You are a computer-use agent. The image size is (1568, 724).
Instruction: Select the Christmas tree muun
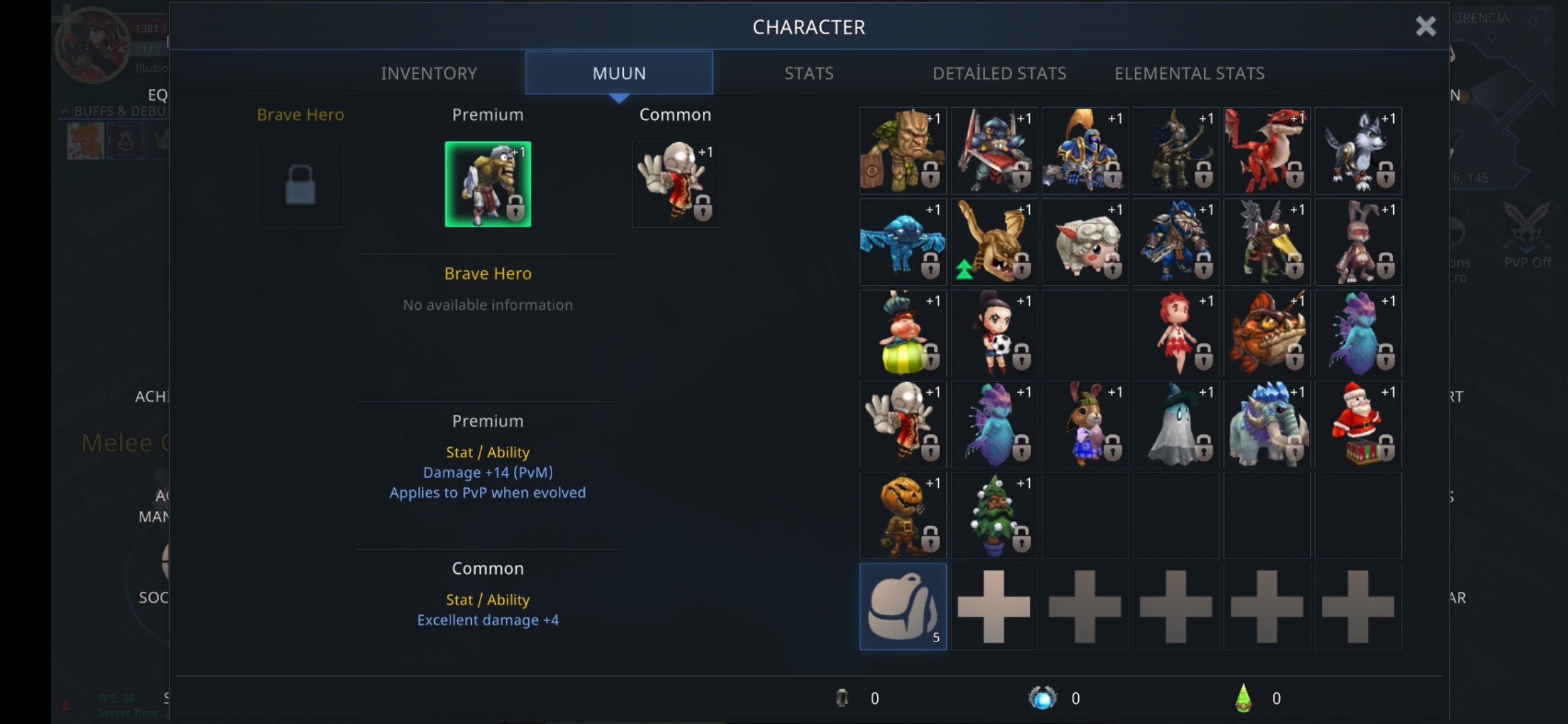[994, 516]
